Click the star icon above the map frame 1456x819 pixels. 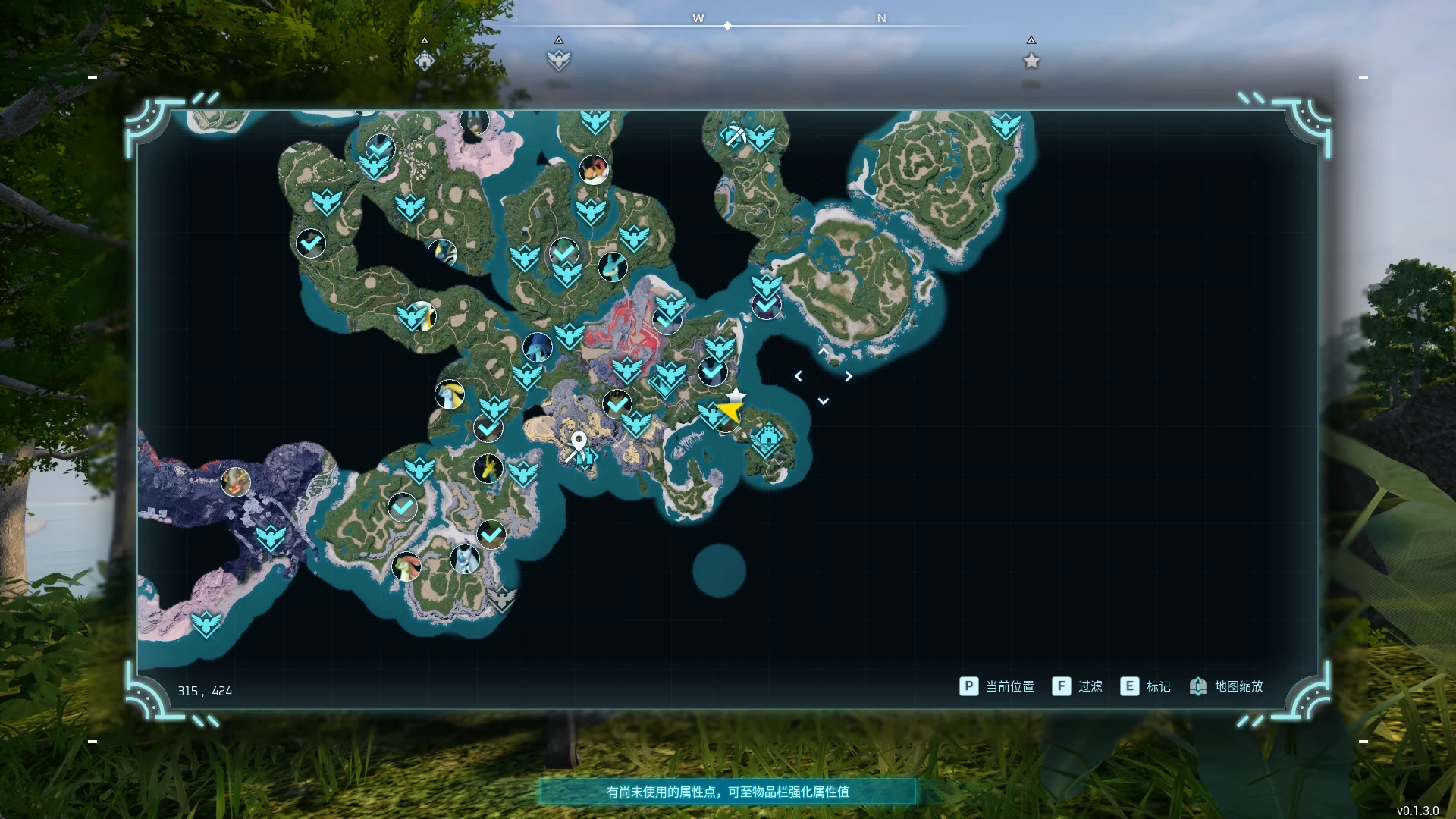pos(1031,61)
